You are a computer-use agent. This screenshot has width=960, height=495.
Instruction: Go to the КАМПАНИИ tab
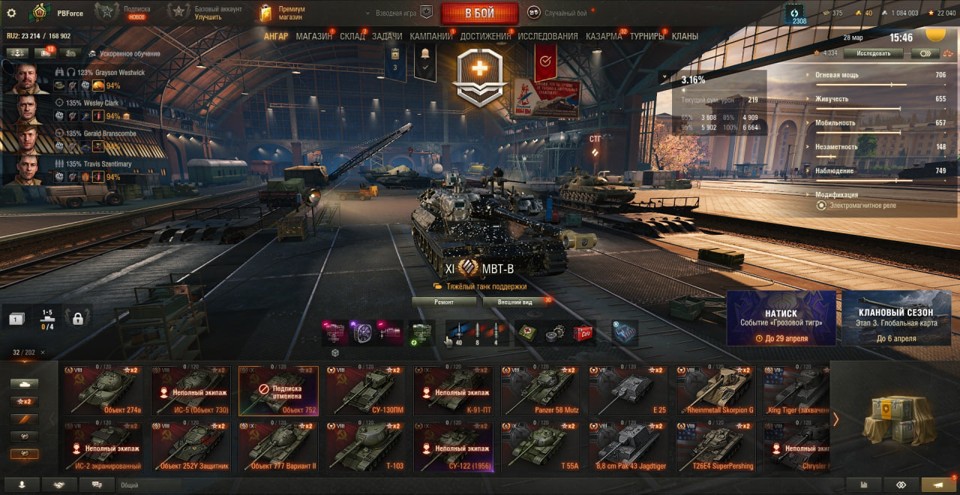[x=431, y=36]
